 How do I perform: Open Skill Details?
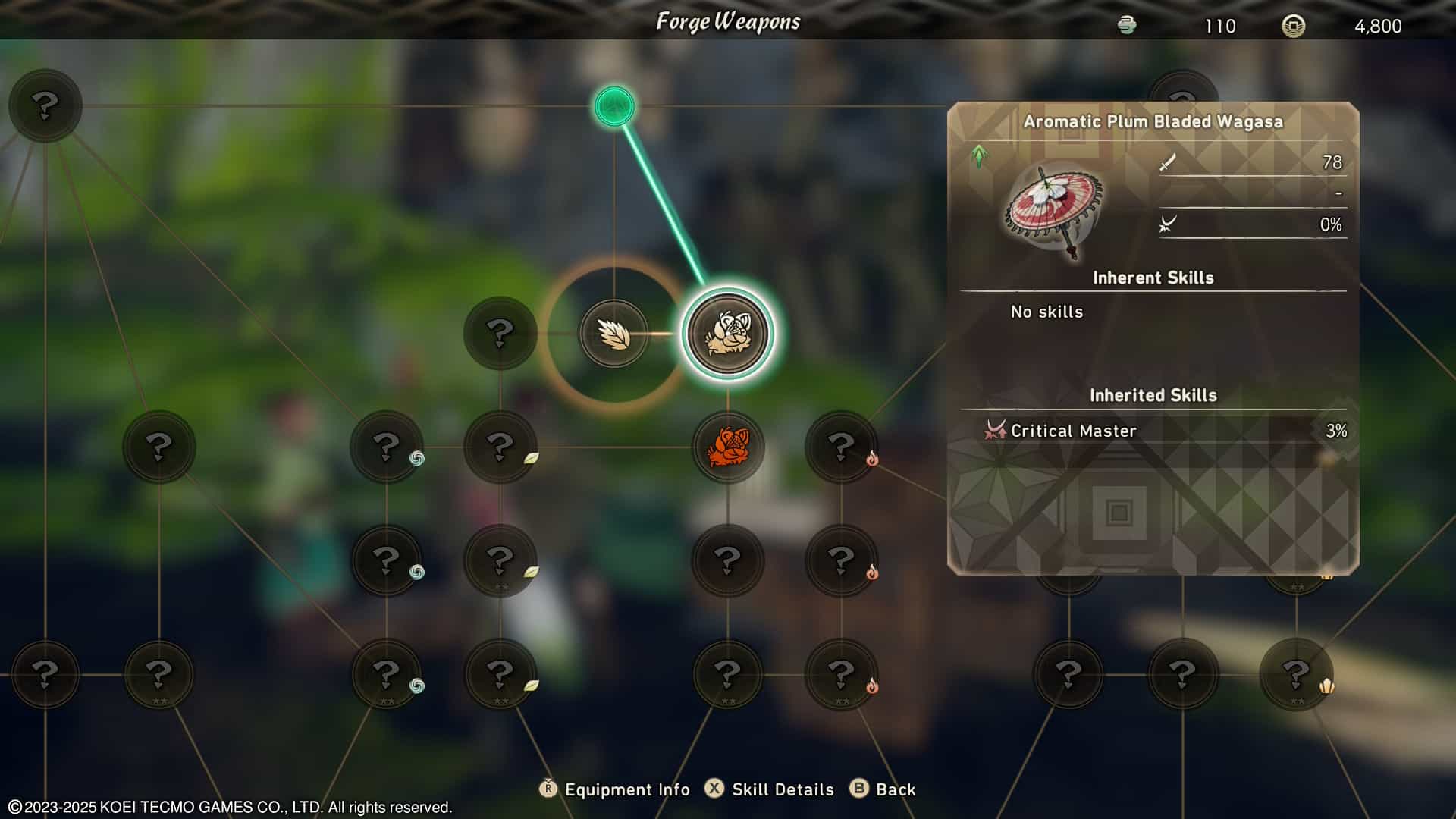click(x=783, y=789)
